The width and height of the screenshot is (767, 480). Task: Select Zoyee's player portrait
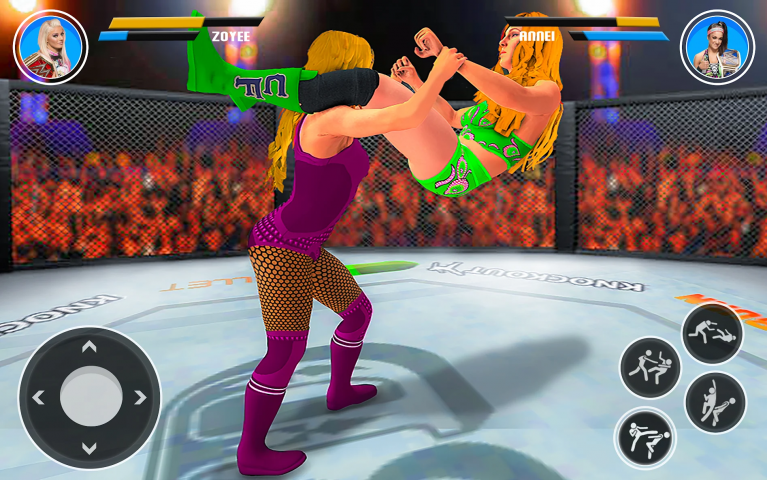point(50,46)
